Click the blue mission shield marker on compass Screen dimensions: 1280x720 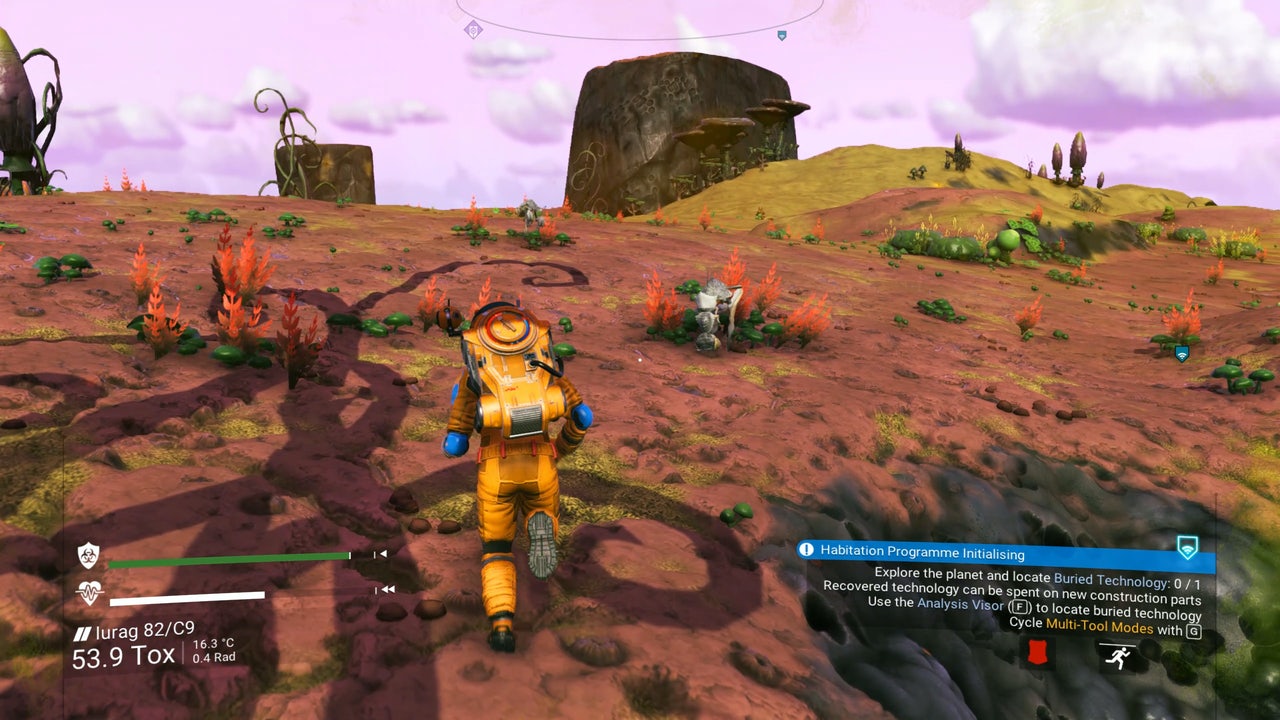click(783, 35)
